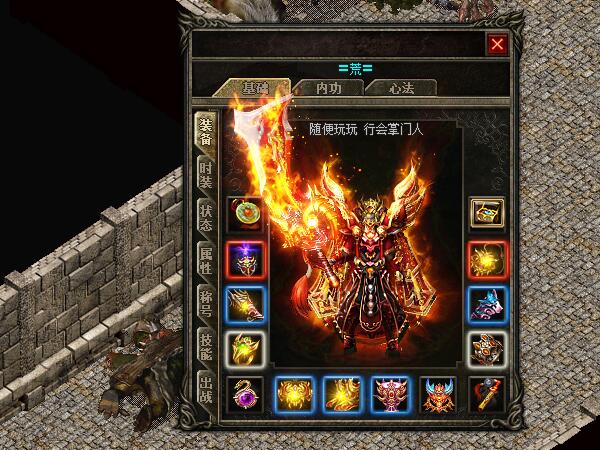
Task: Open the 内功 tab
Action: pyautogui.click(x=327, y=88)
